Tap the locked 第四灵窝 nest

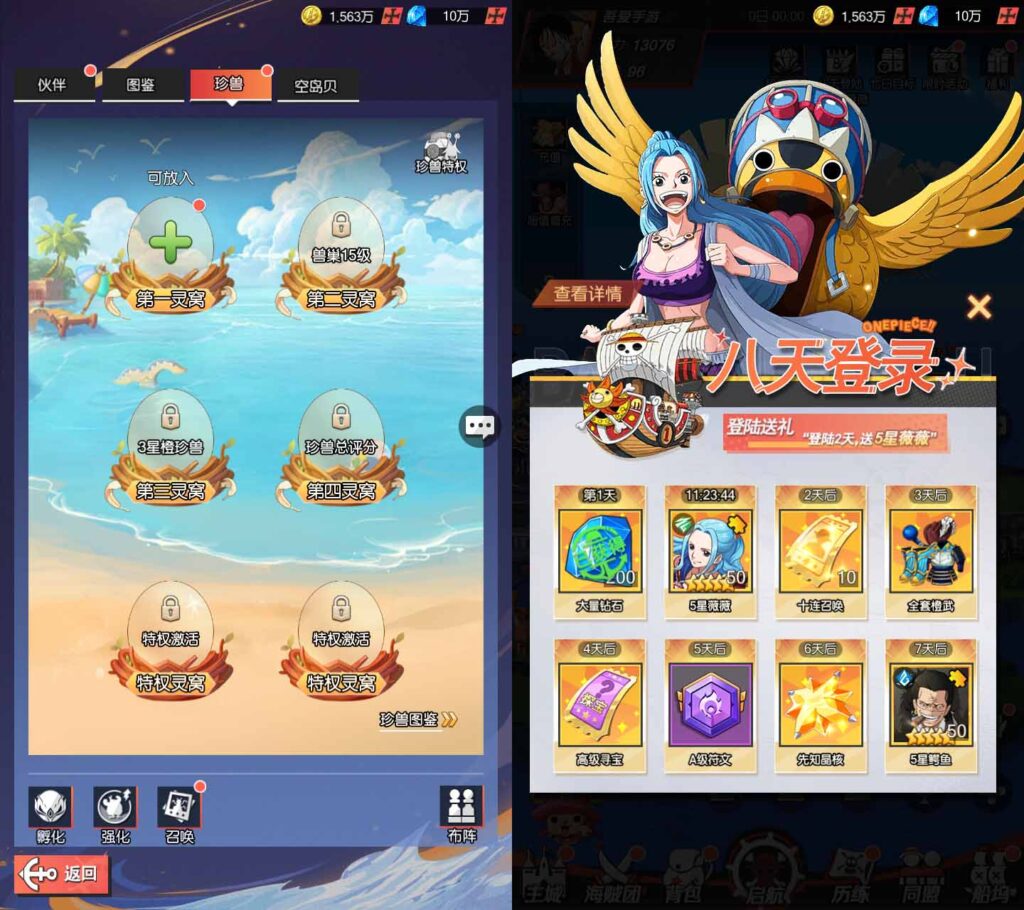click(x=341, y=442)
